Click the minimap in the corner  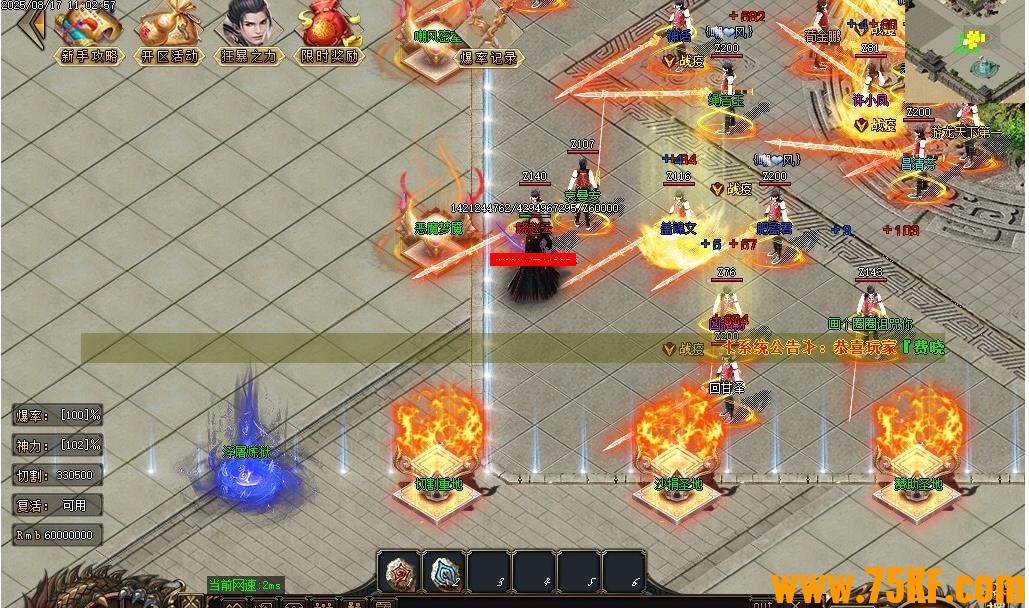[x=966, y=50]
